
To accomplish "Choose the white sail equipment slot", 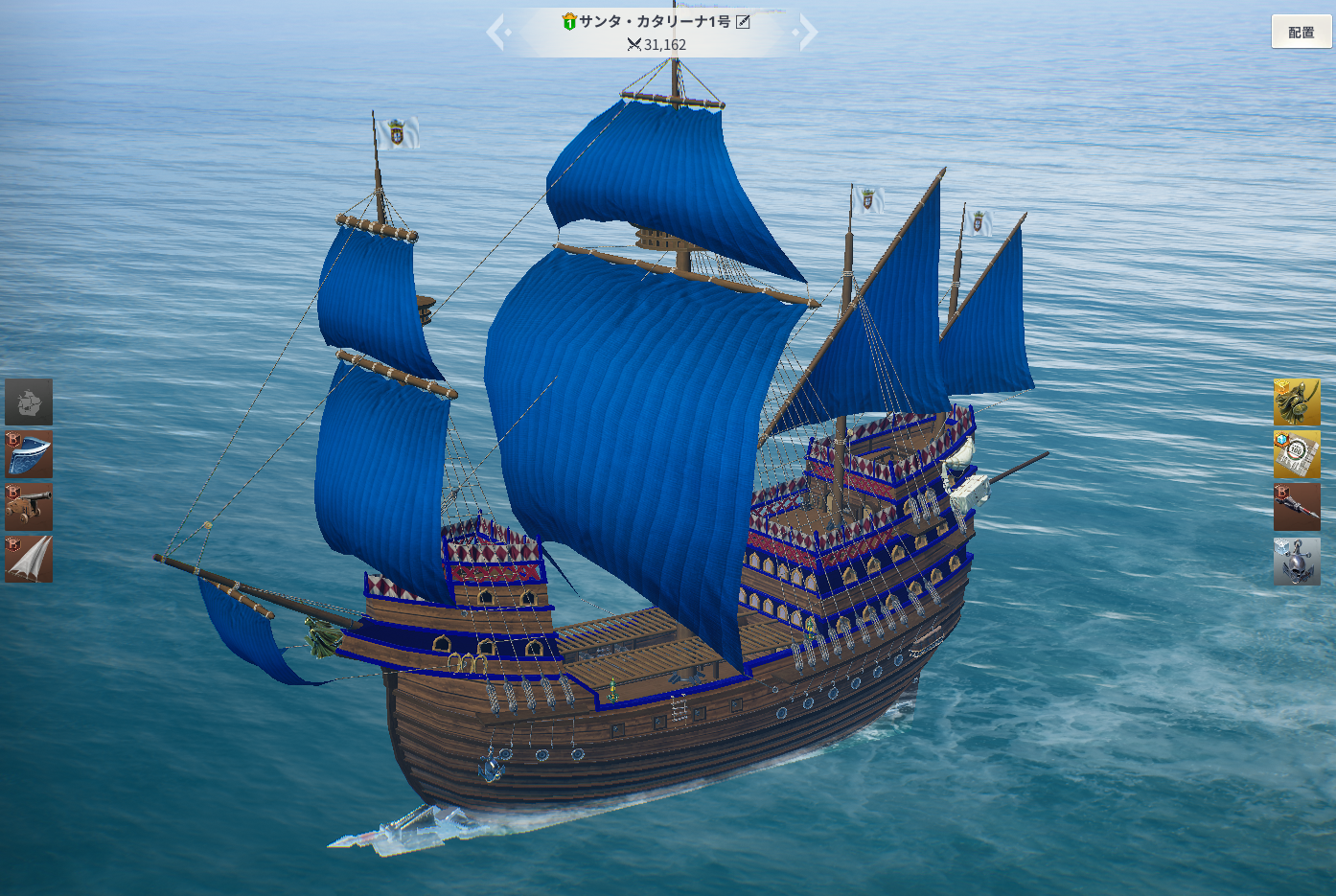I will [29, 559].
